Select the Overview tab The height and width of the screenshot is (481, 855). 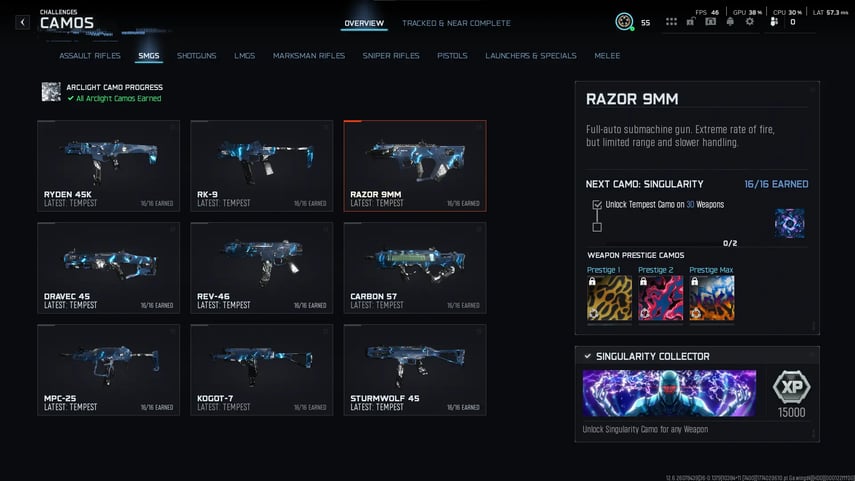[364, 23]
